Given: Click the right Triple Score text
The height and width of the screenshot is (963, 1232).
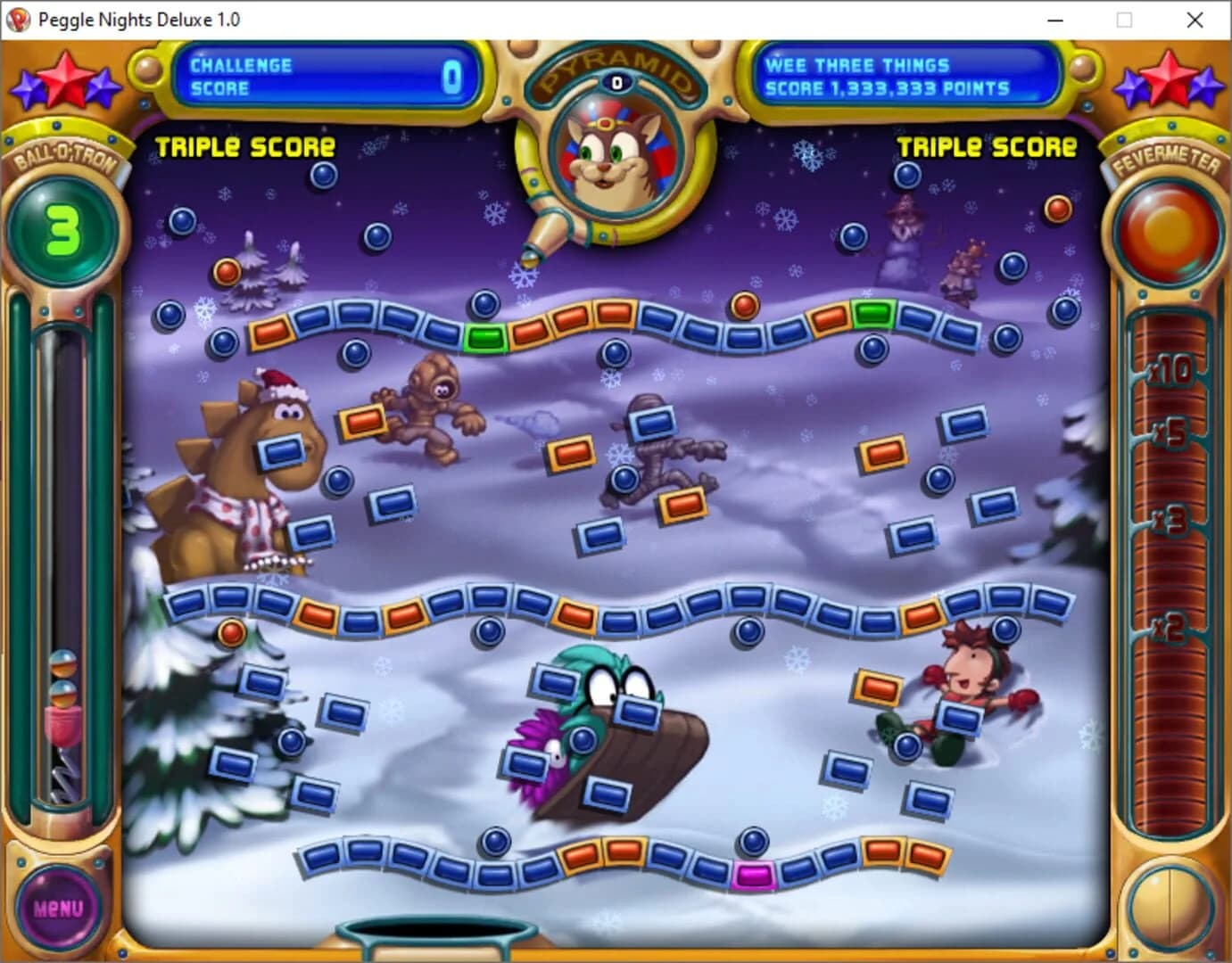Looking at the screenshot, I should click(985, 146).
